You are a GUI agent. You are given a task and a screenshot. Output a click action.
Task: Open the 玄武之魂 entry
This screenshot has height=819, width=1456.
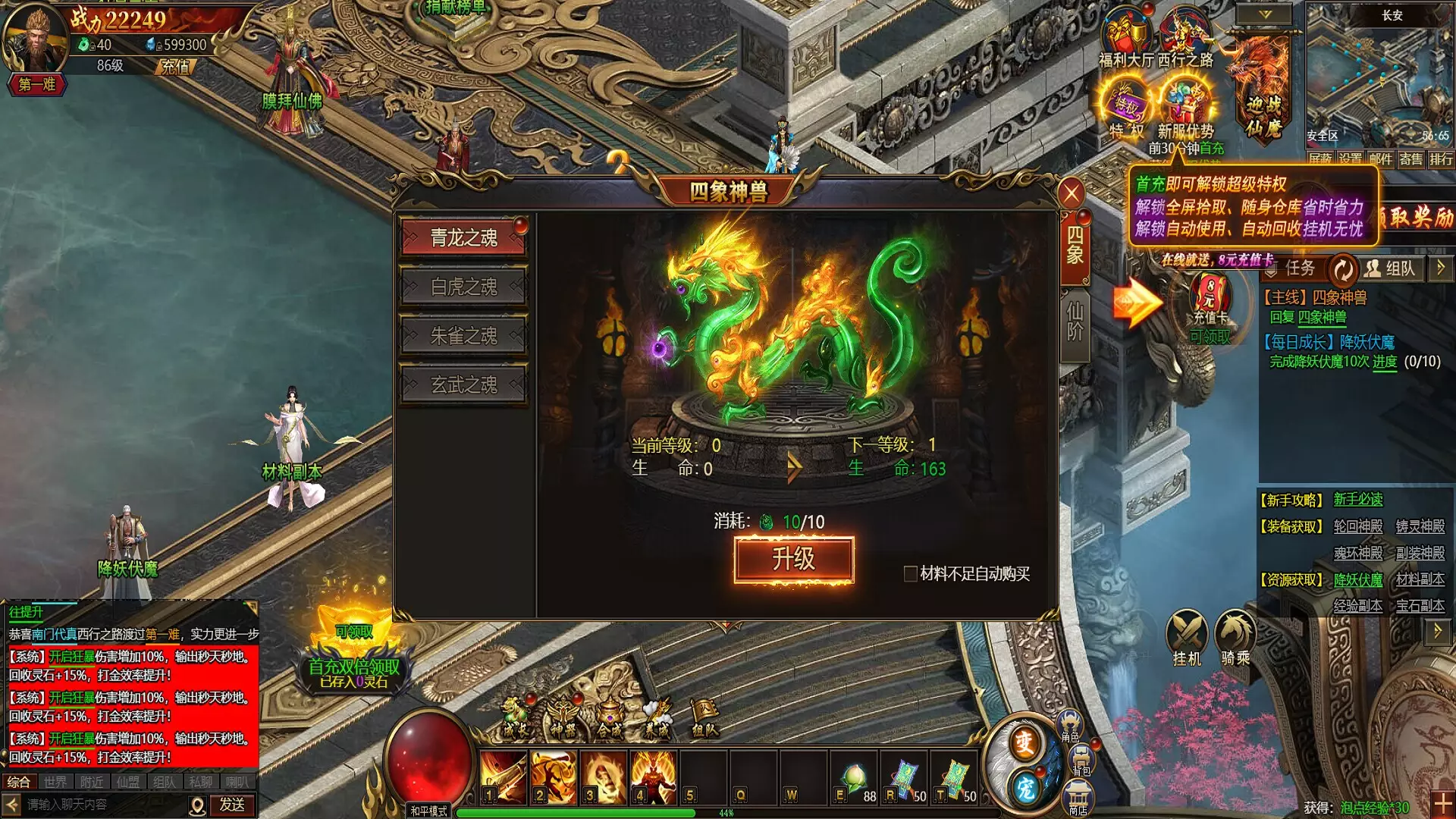tap(463, 385)
